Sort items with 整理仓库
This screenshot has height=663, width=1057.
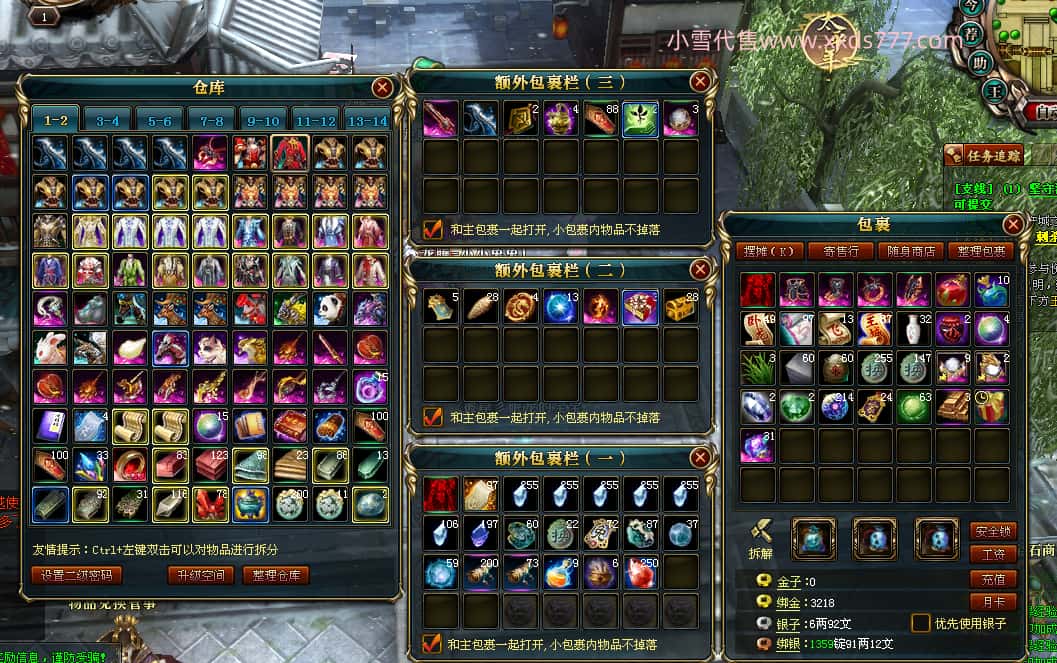[275, 575]
